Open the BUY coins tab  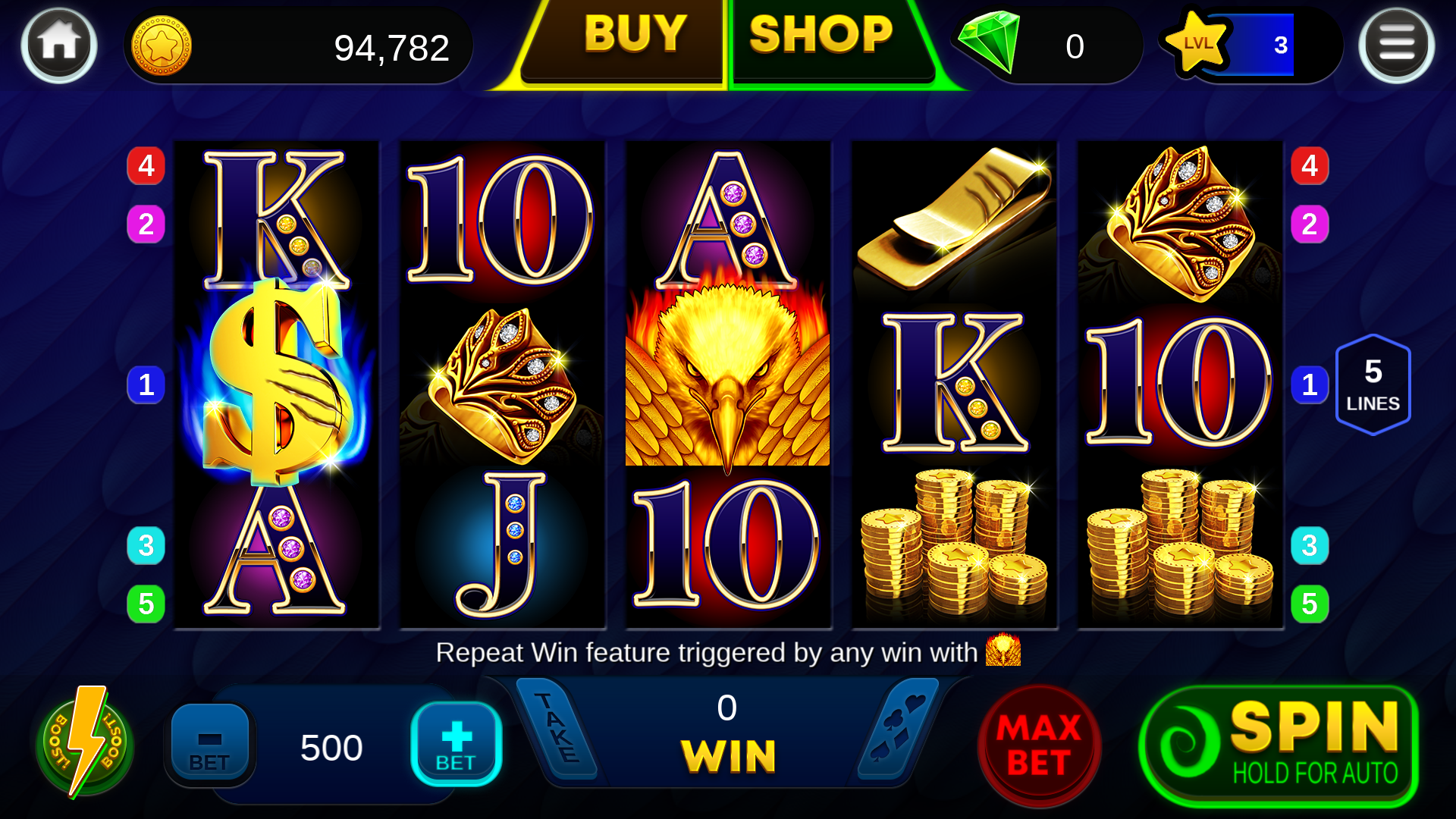pos(633,36)
